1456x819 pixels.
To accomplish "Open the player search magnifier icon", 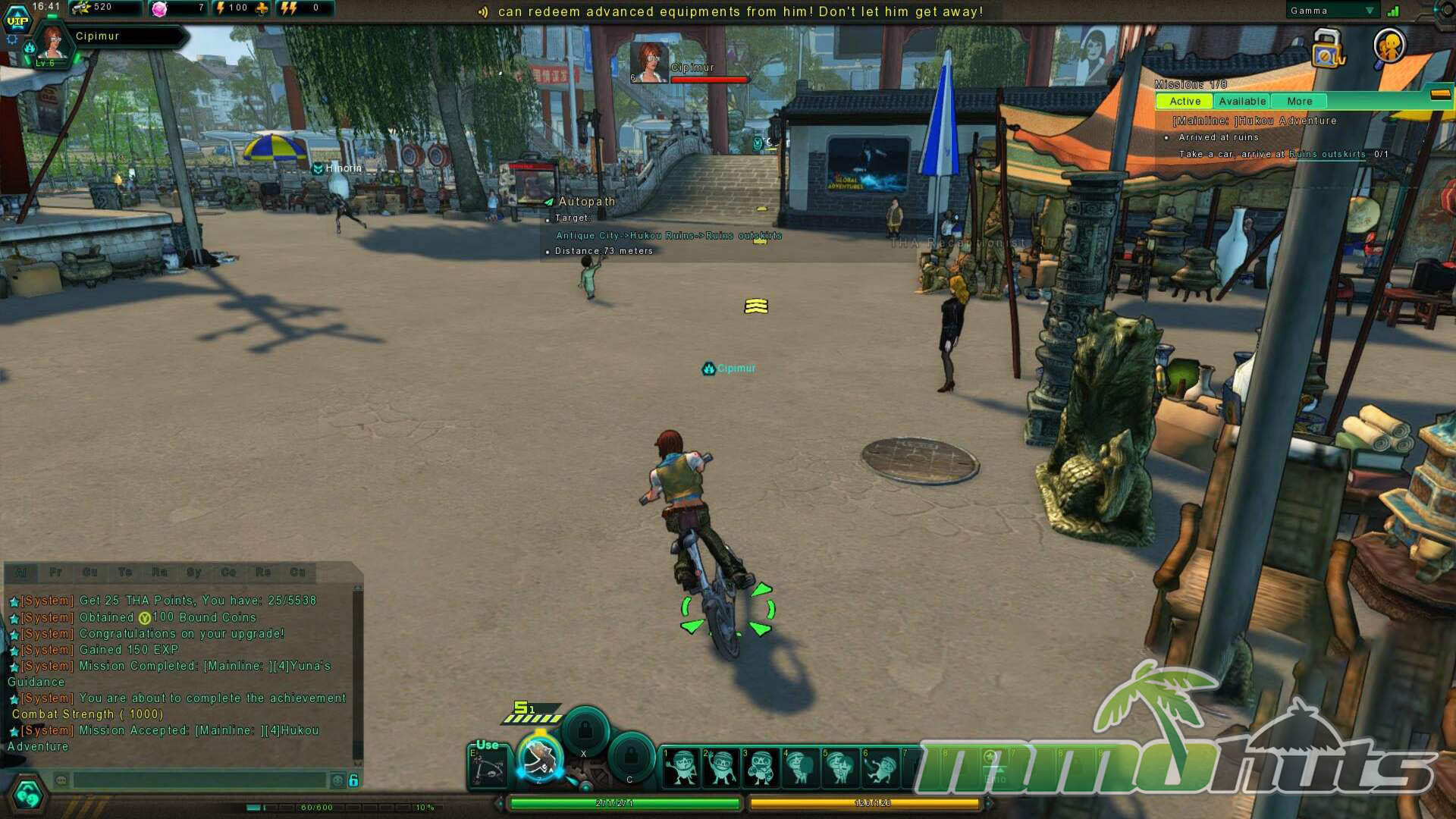I will coord(1390,47).
